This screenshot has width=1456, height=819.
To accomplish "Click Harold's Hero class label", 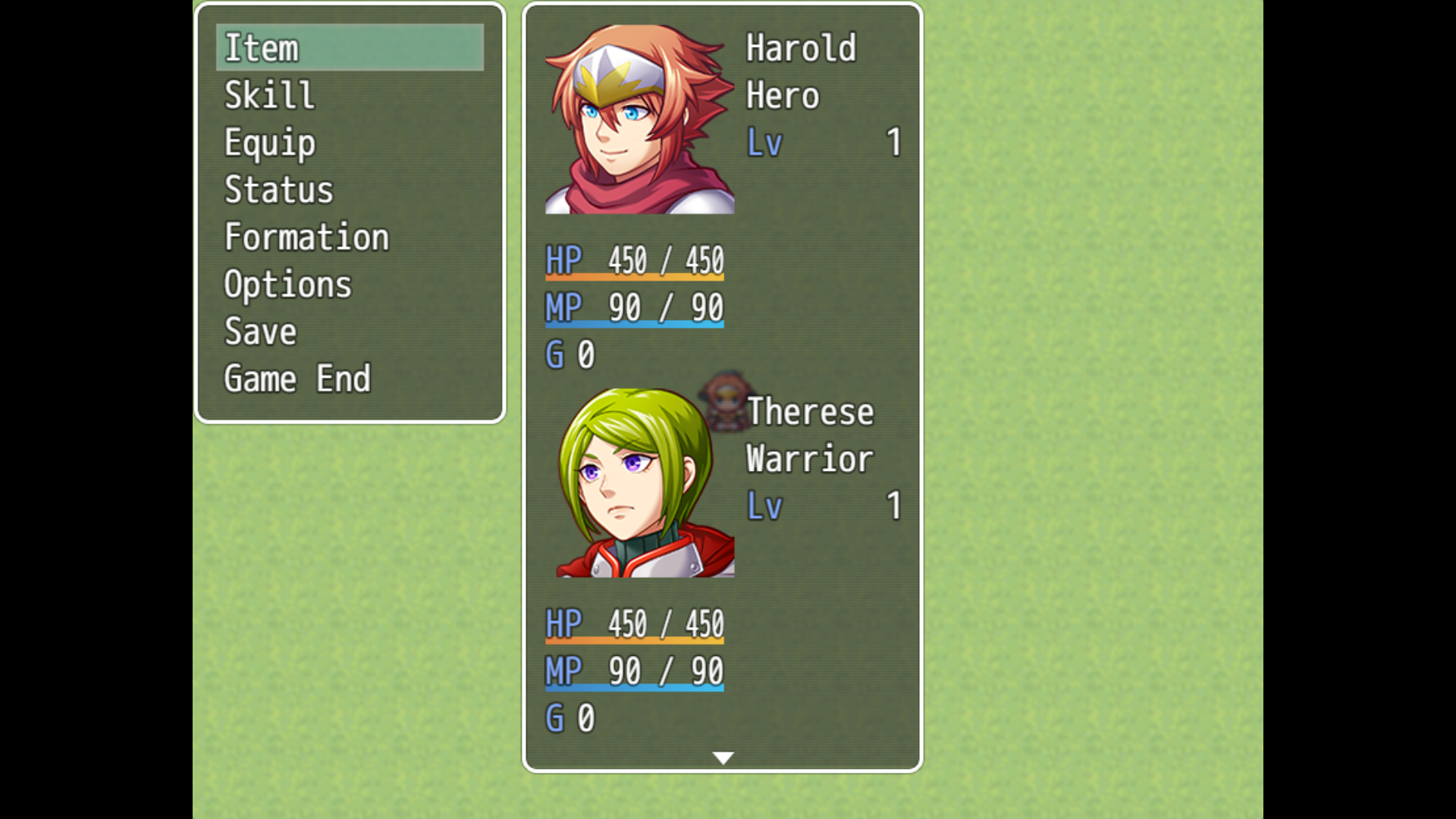I will [x=782, y=95].
